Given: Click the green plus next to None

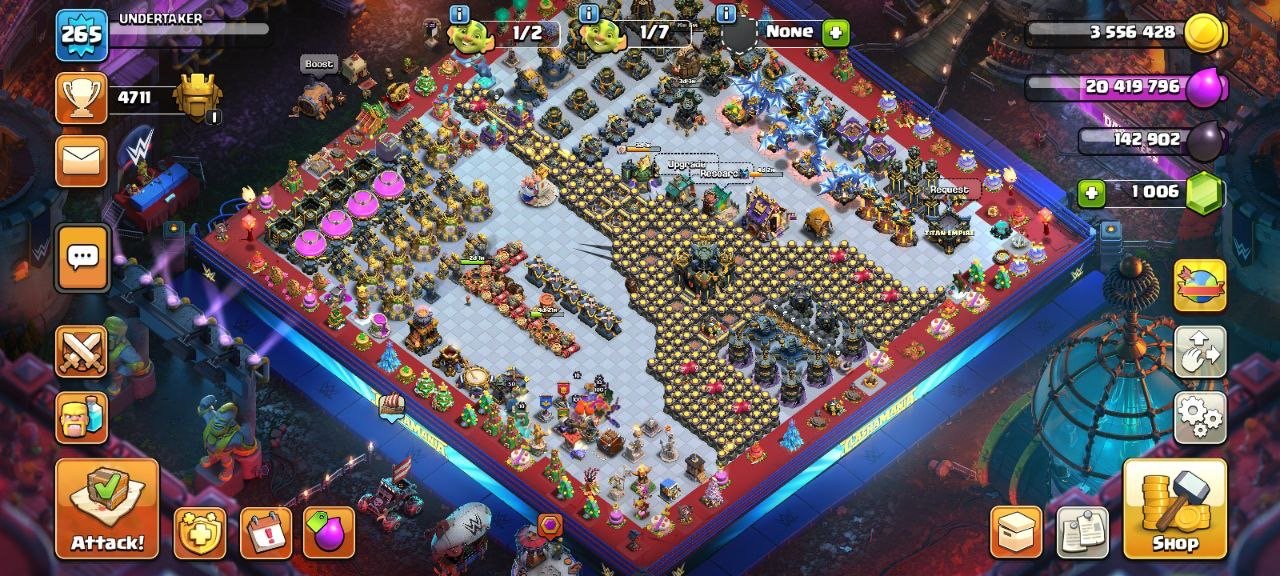Looking at the screenshot, I should coord(835,33).
